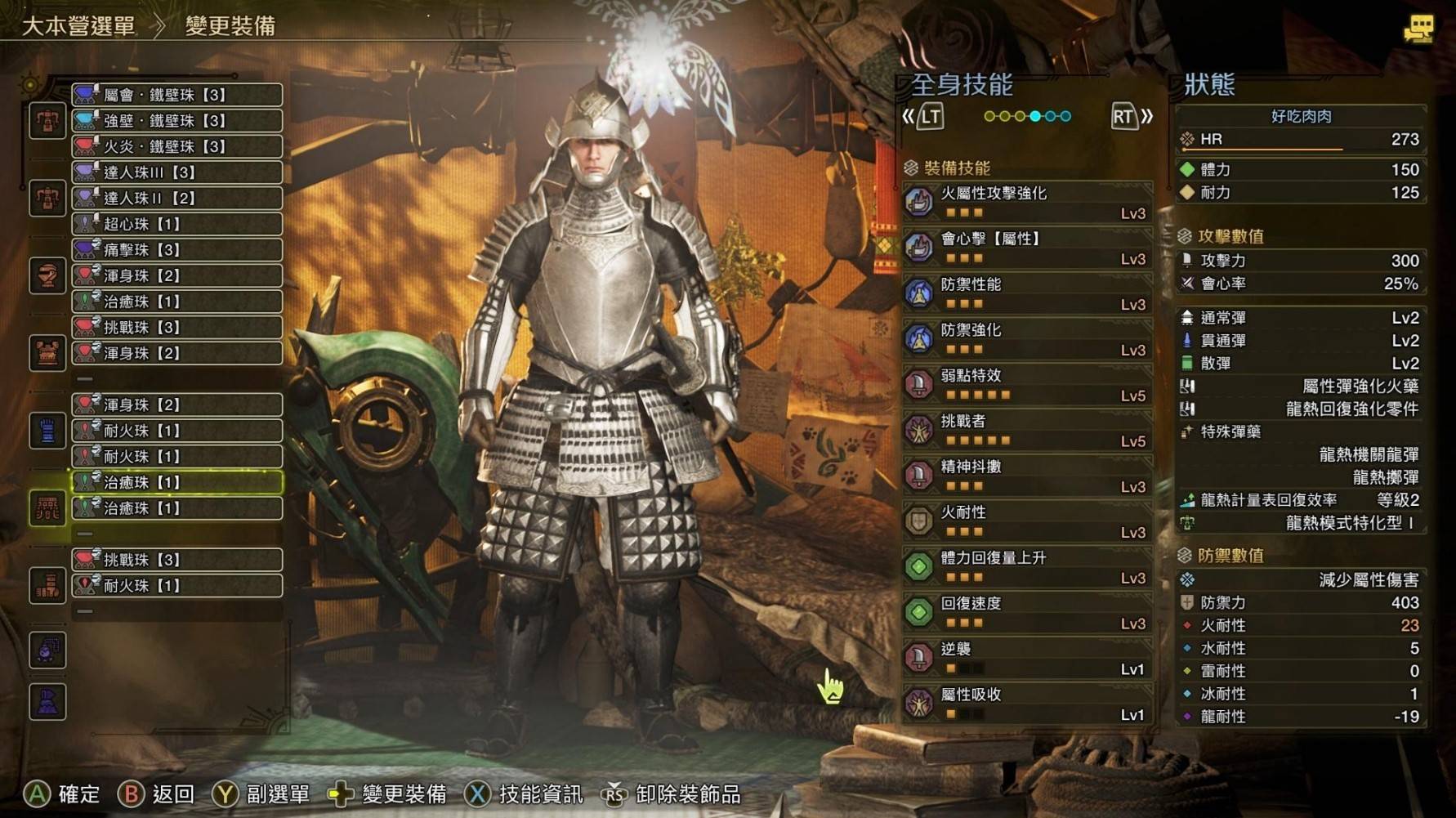Choose the 痛擊珠【3】 decoration row
Viewport: 1456px width, 818px height.
click(177, 250)
